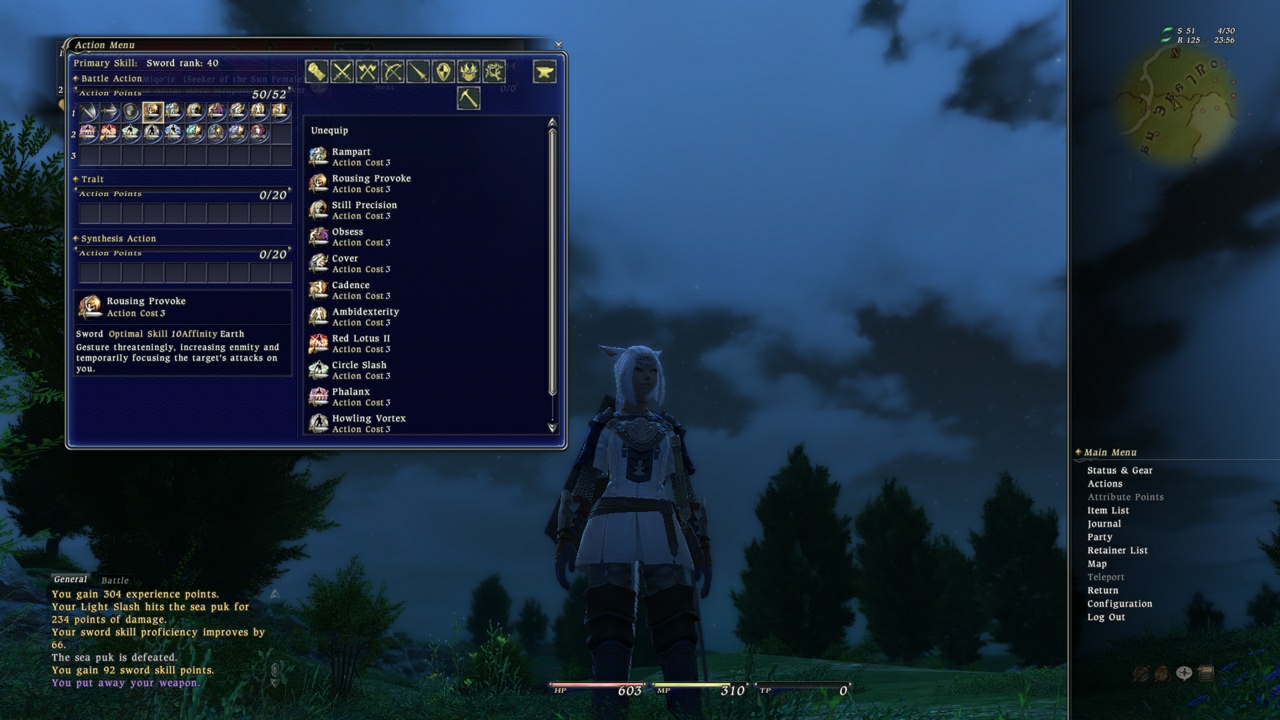Viewport: 1280px width, 720px height.
Task: Select the Marauder crossed axes icon
Action: point(365,72)
